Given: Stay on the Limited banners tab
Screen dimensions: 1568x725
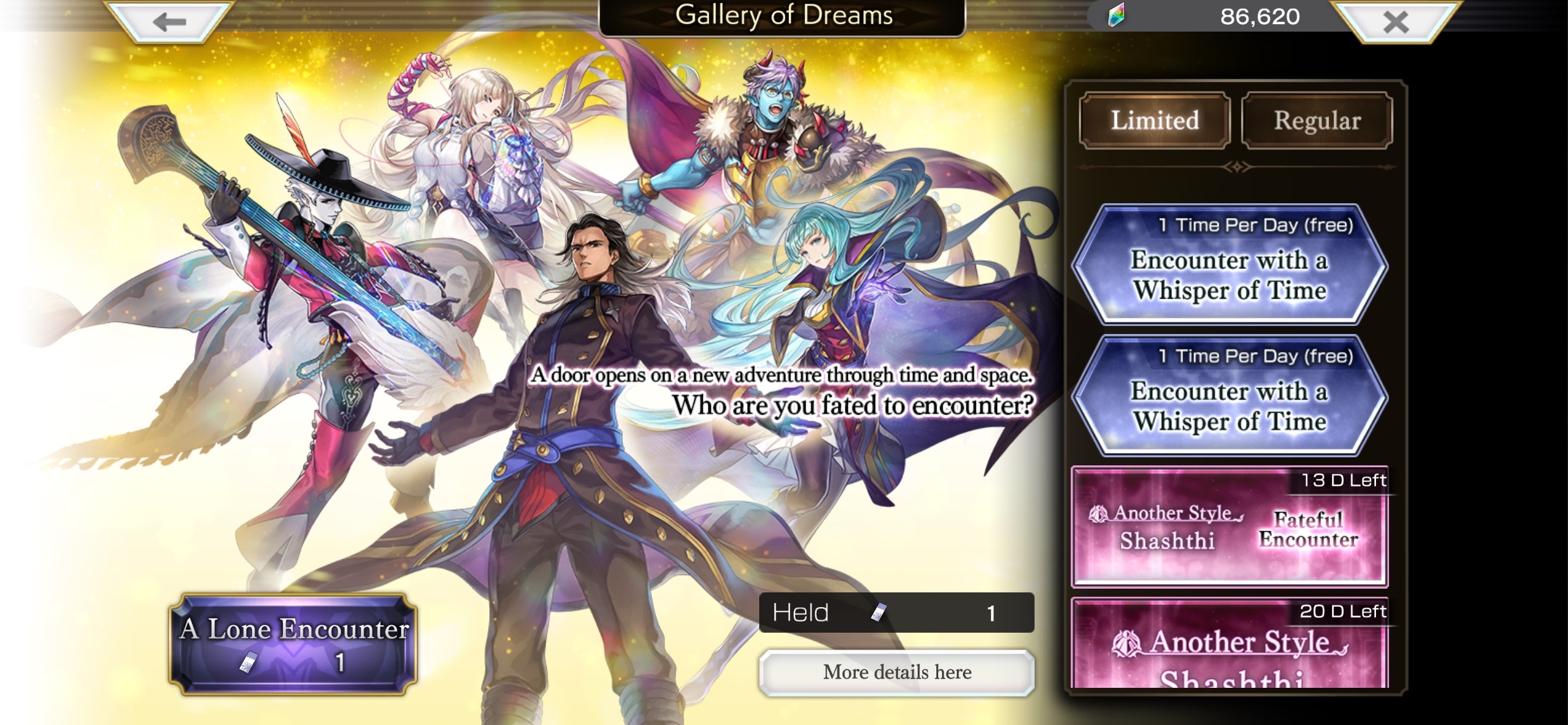Looking at the screenshot, I should pos(1153,120).
